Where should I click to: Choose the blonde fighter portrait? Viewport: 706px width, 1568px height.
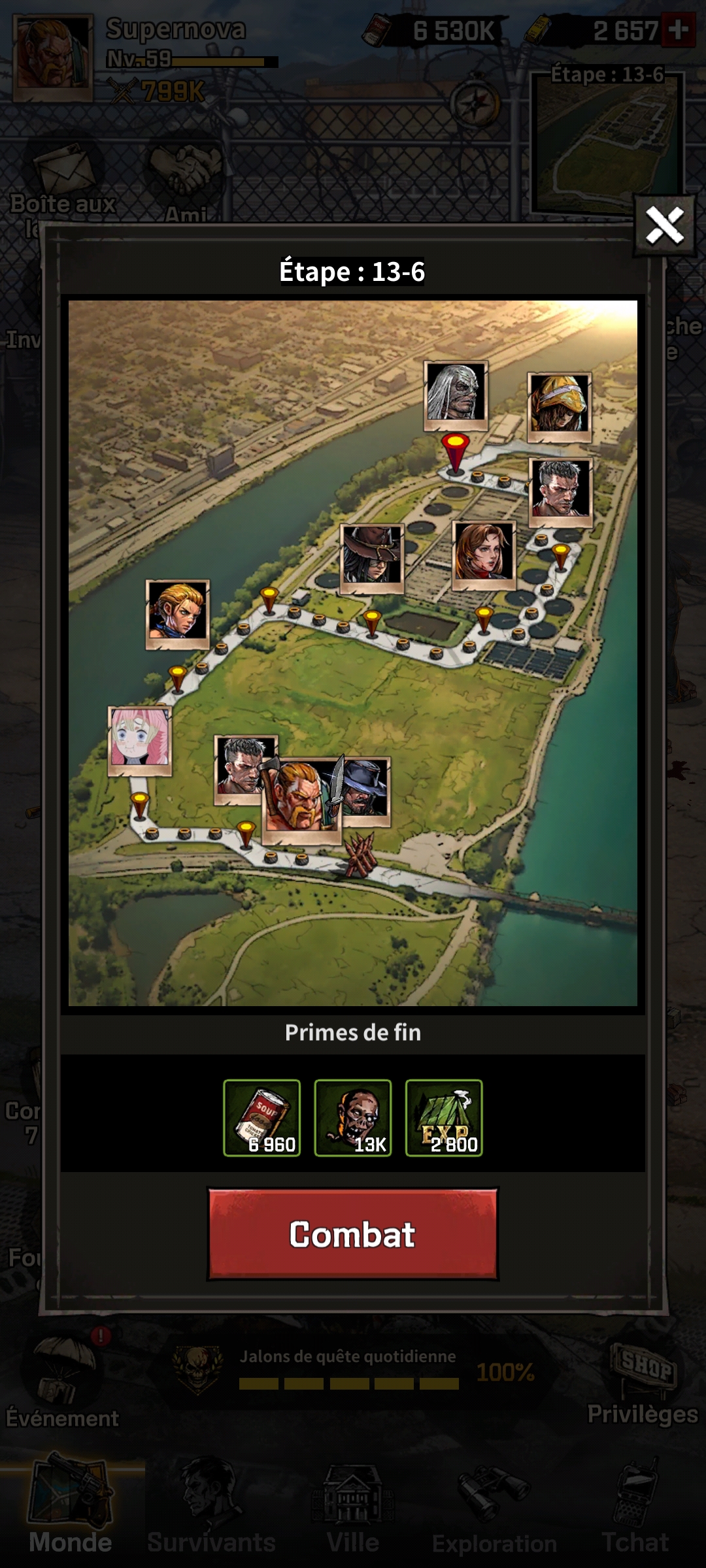(x=177, y=613)
